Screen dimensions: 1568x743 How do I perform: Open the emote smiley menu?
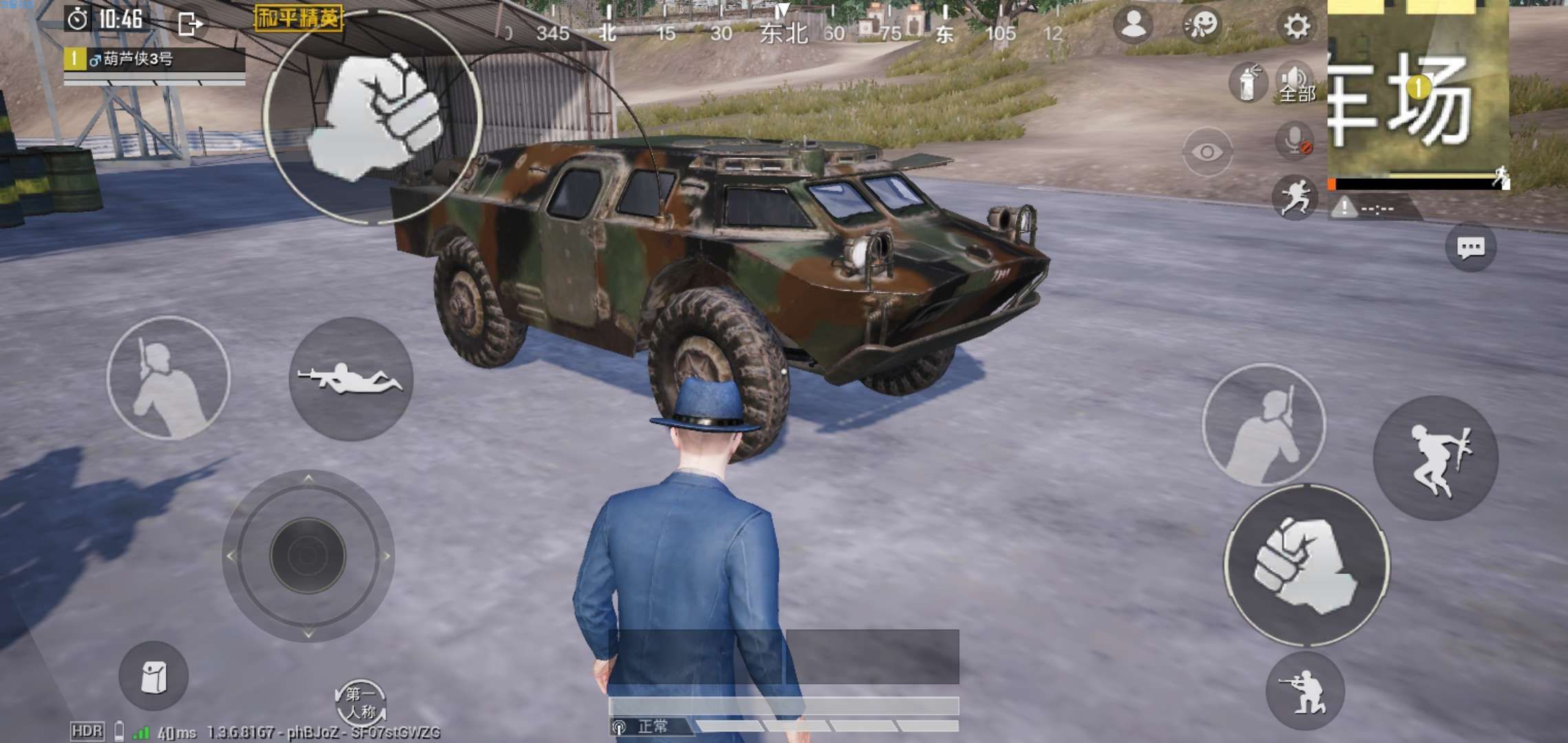(1201, 25)
